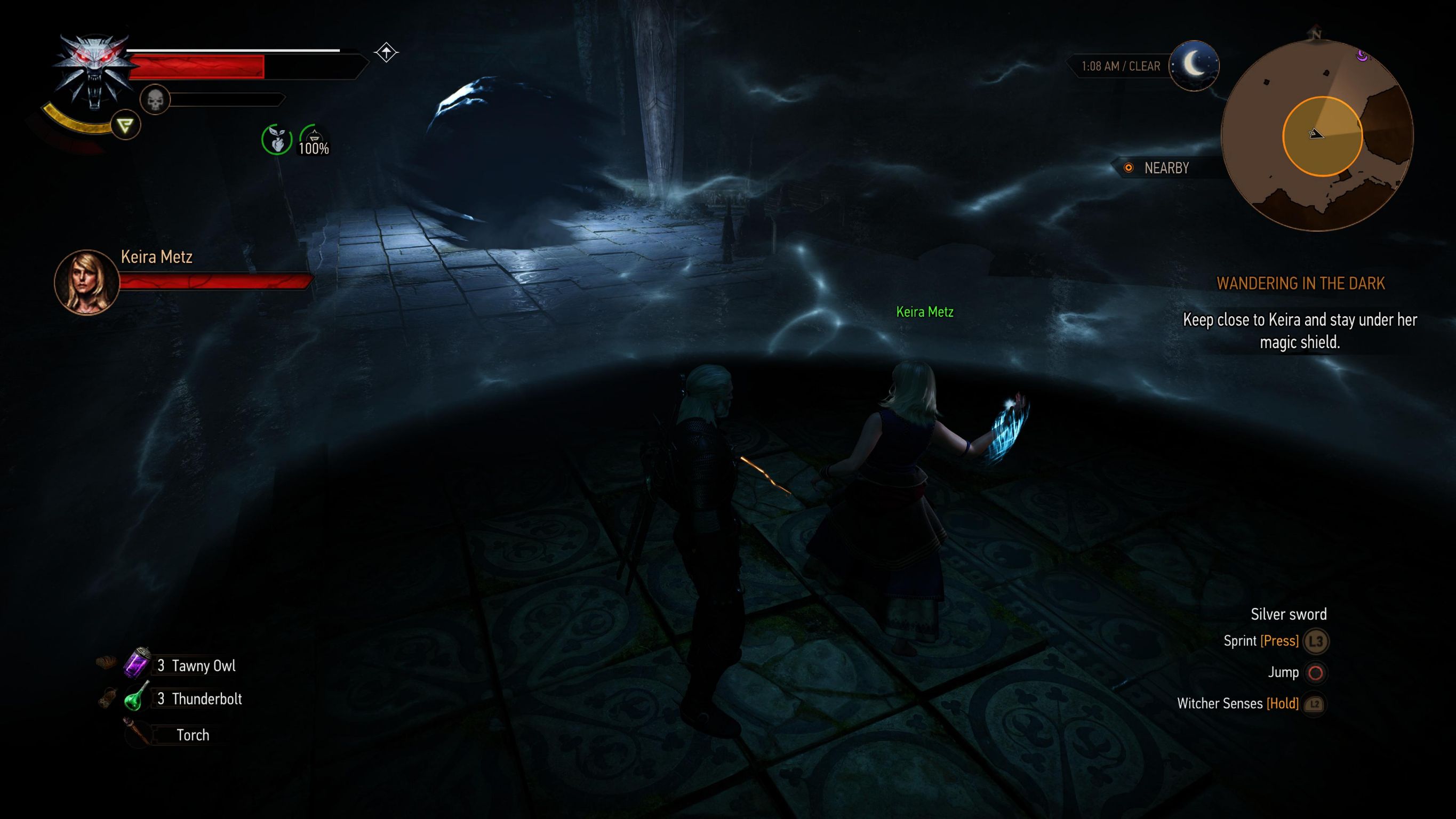Click the Nearby objective marker
The height and width of the screenshot is (819, 1456).
[1128, 168]
